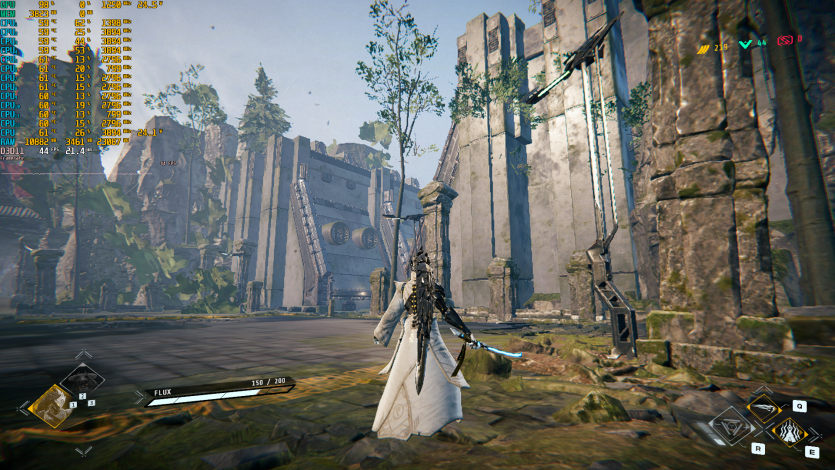This screenshot has width=835, height=470.
Task: Activate the Q blade skill icon
Action: (x=765, y=409)
